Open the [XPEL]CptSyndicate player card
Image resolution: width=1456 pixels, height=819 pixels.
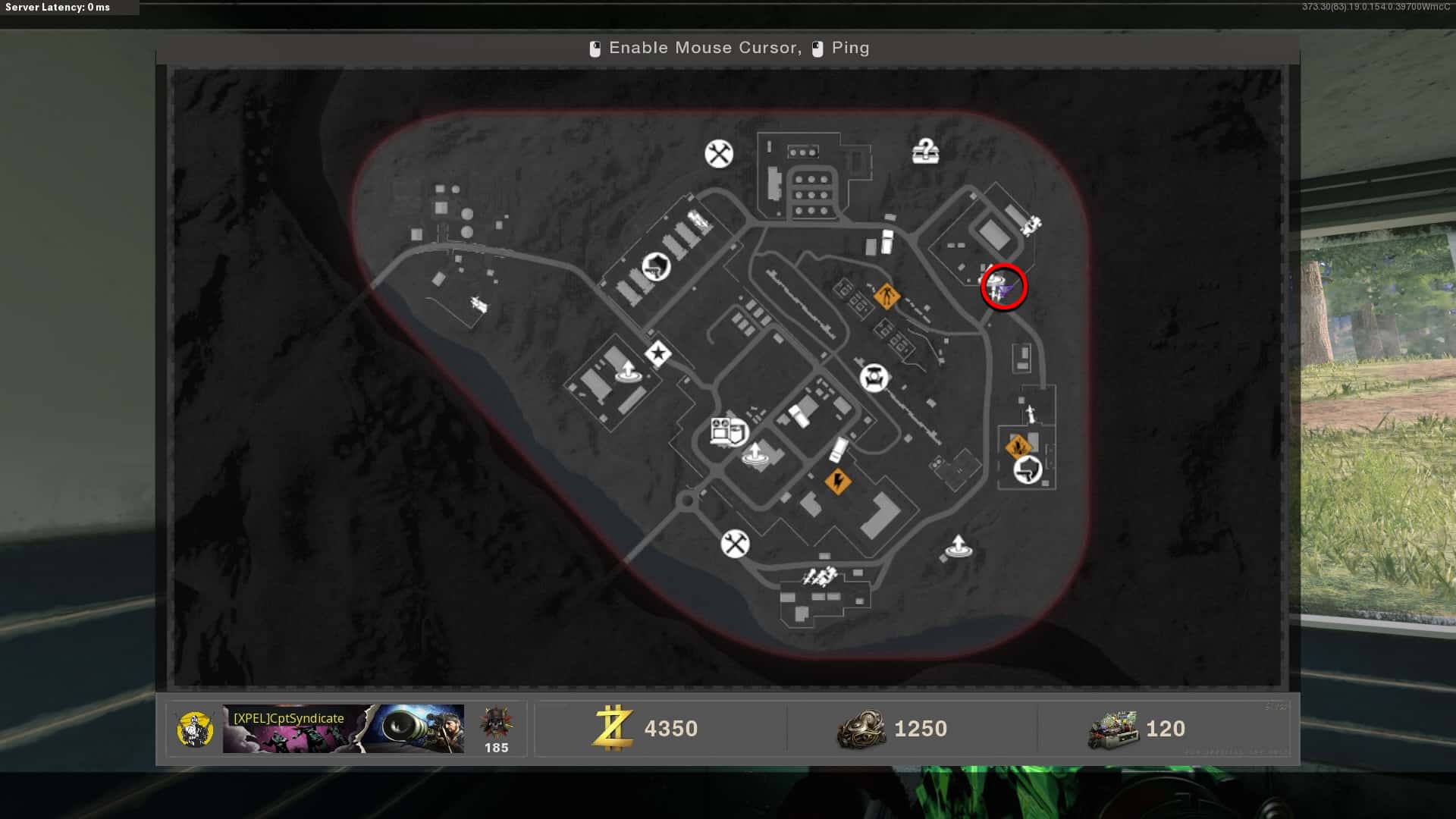[x=343, y=729]
